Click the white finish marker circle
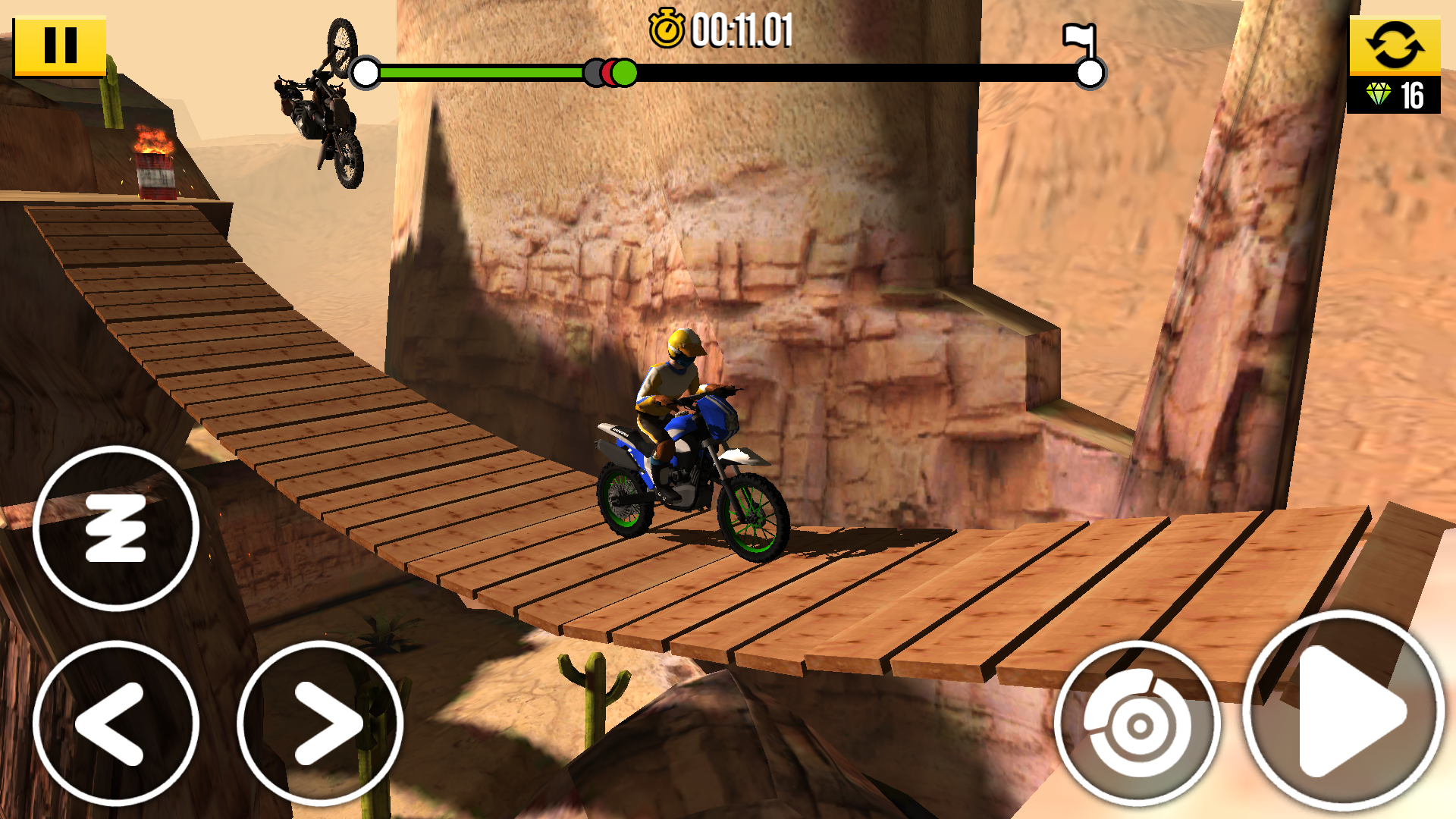 [x=1090, y=74]
